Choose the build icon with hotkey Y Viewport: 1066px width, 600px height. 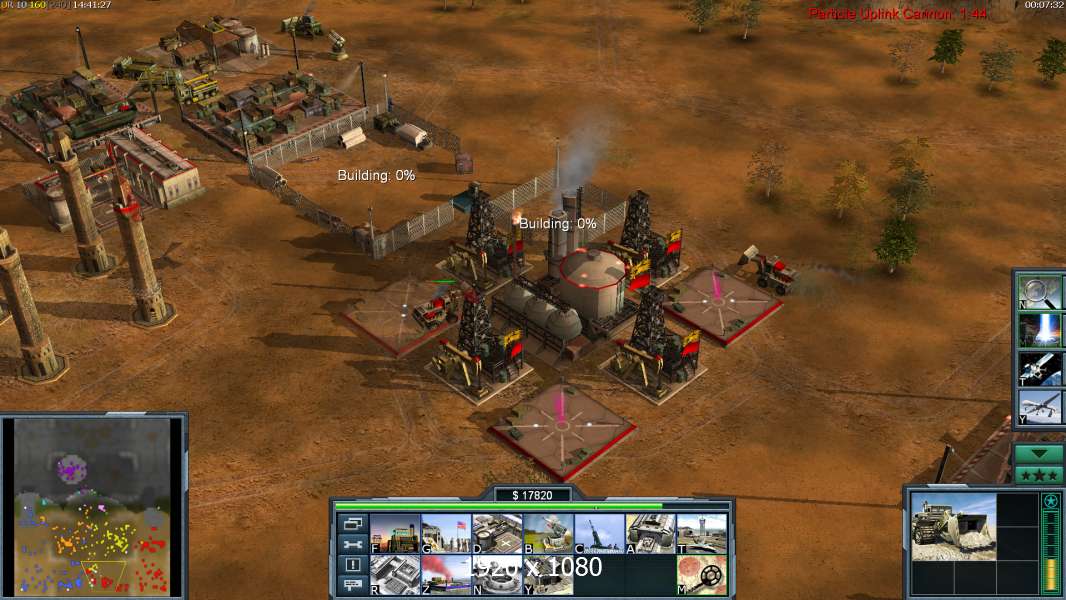click(x=547, y=575)
